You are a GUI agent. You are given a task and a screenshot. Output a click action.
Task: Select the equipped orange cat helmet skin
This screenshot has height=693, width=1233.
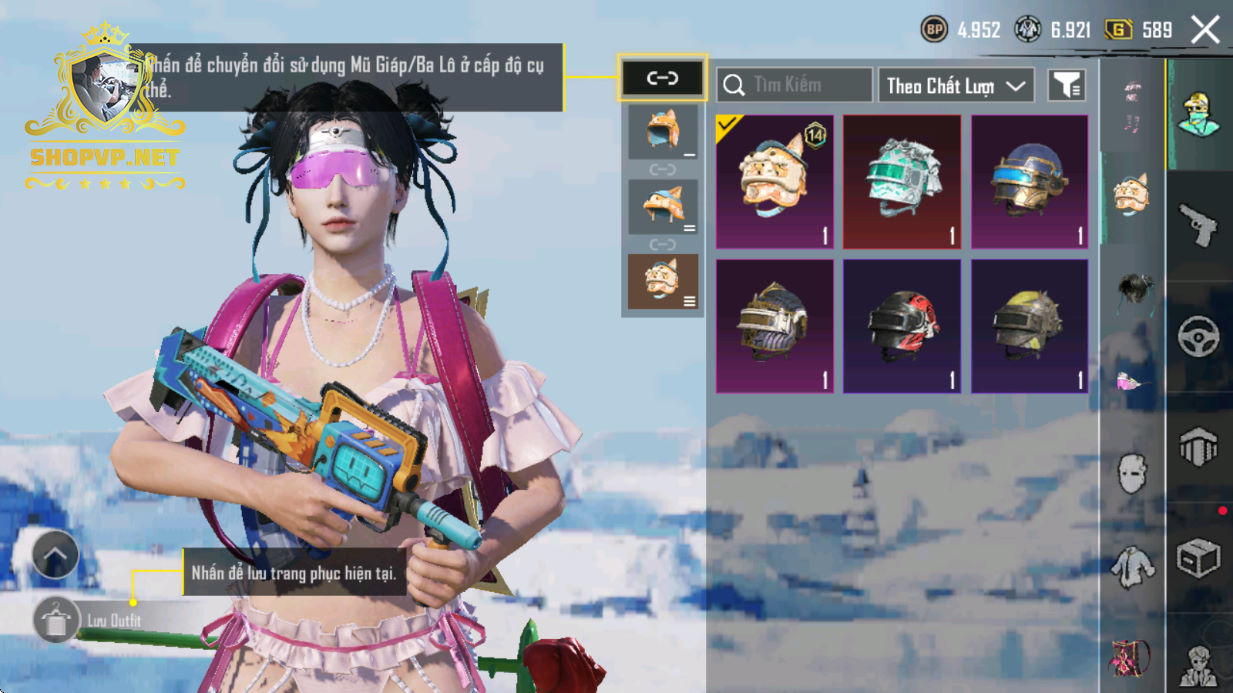point(775,182)
